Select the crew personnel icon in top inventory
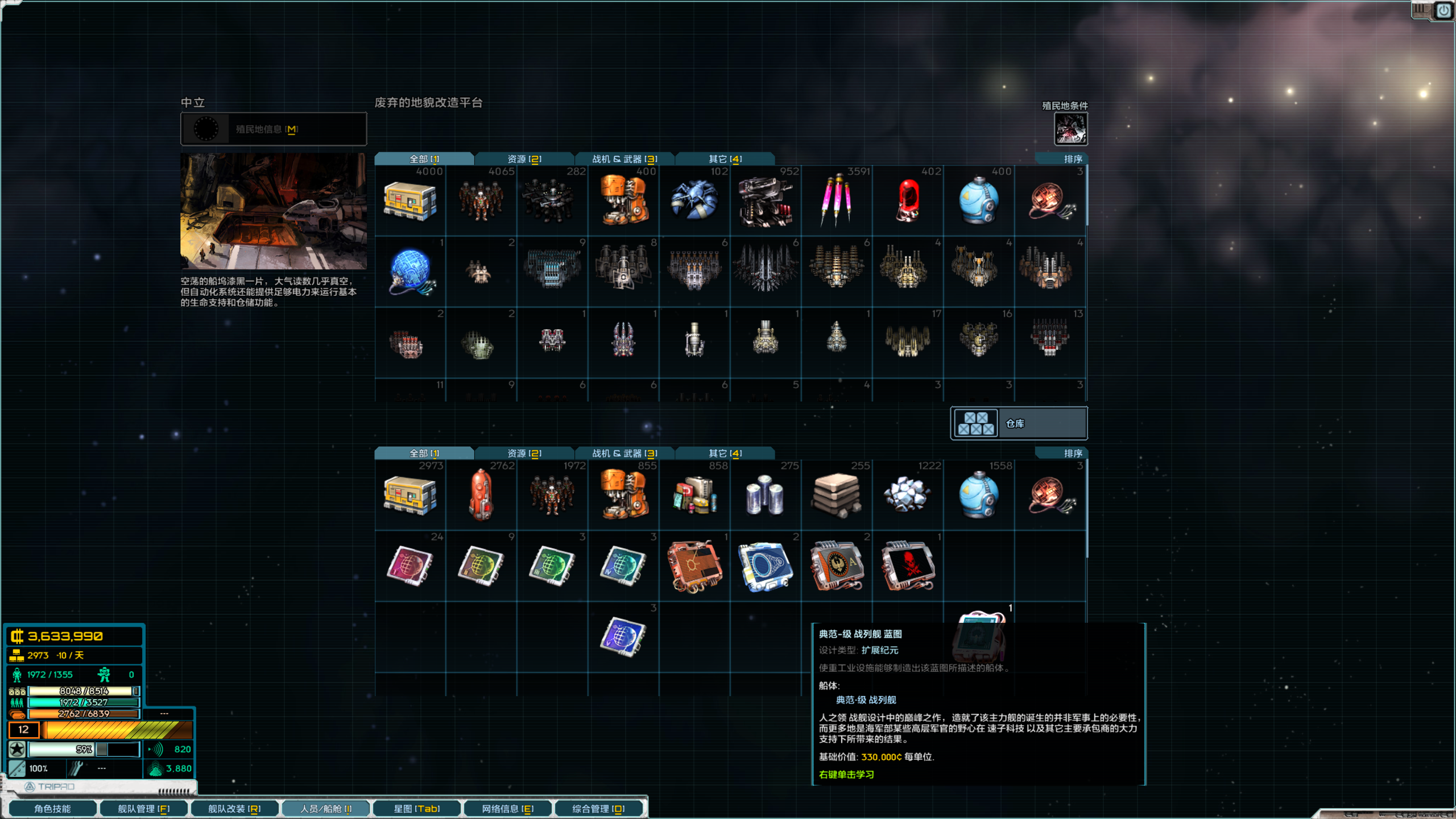This screenshot has width=1456, height=819. (x=482, y=199)
